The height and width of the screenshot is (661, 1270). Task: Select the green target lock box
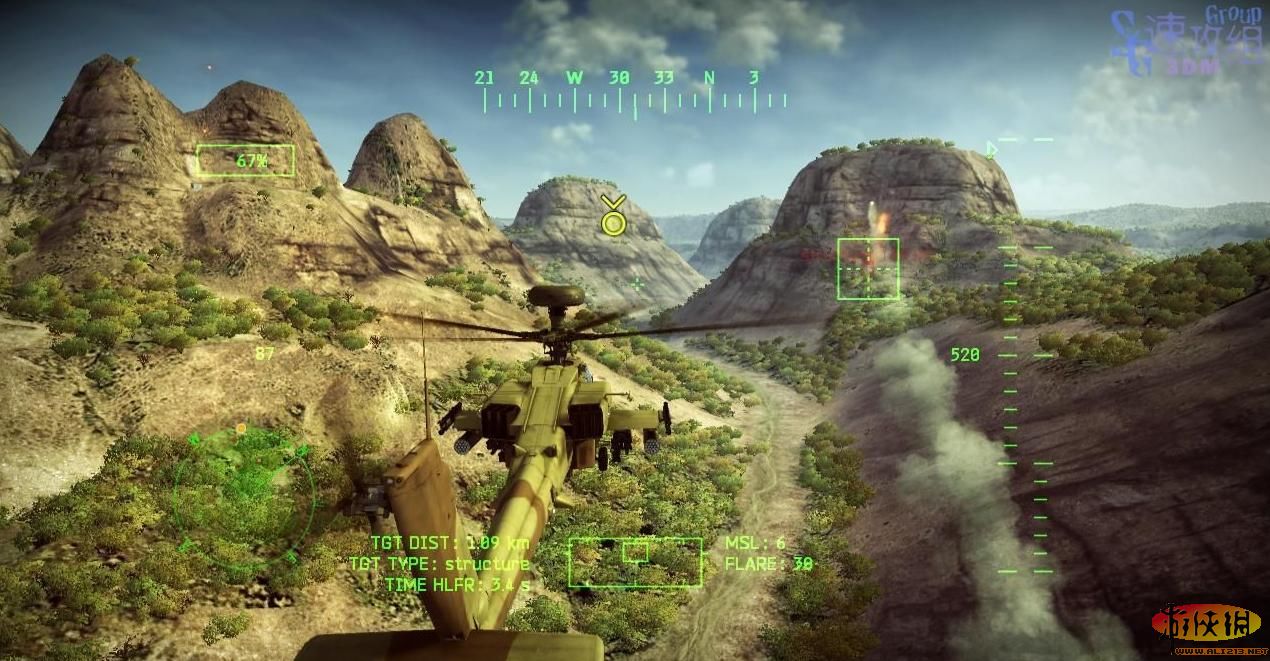coord(867,268)
